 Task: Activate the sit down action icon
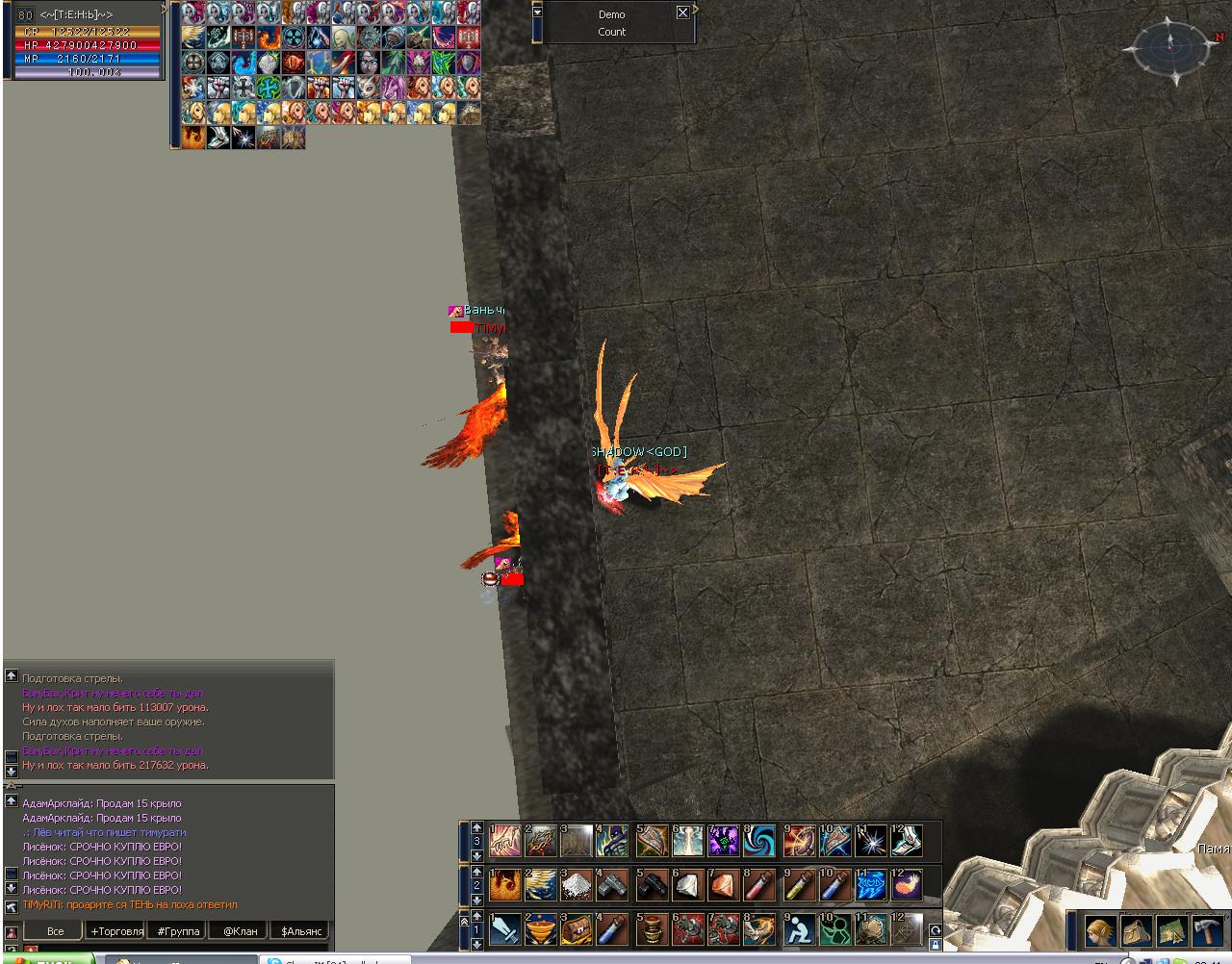tap(799, 929)
